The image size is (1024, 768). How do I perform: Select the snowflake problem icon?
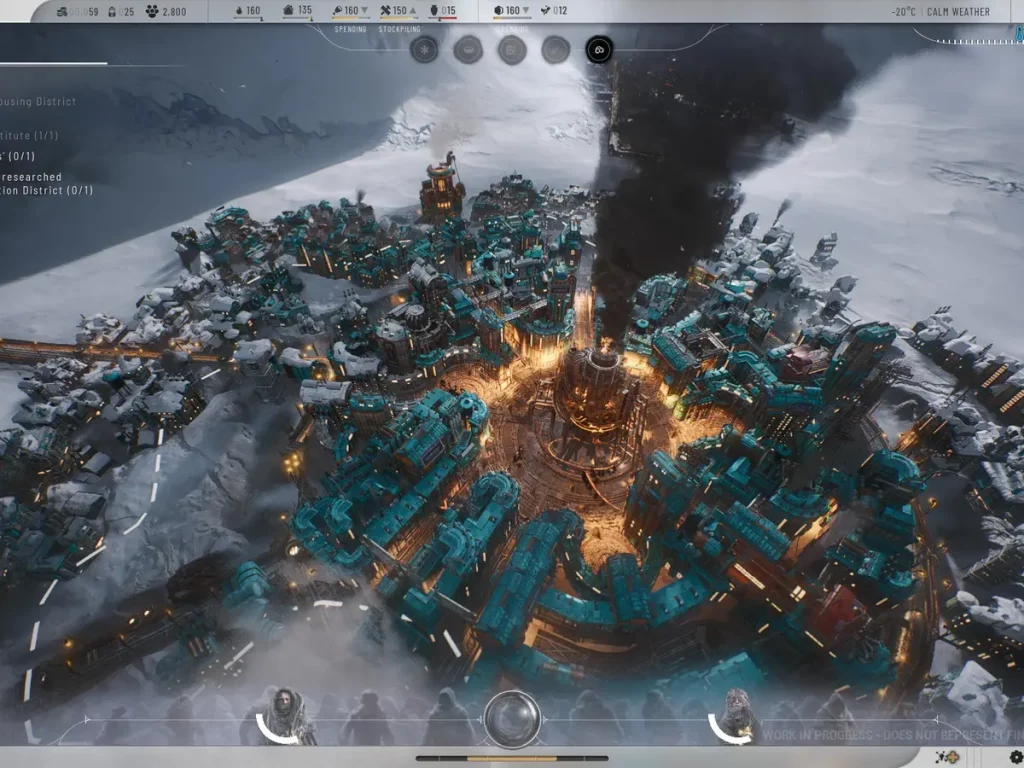tap(424, 49)
